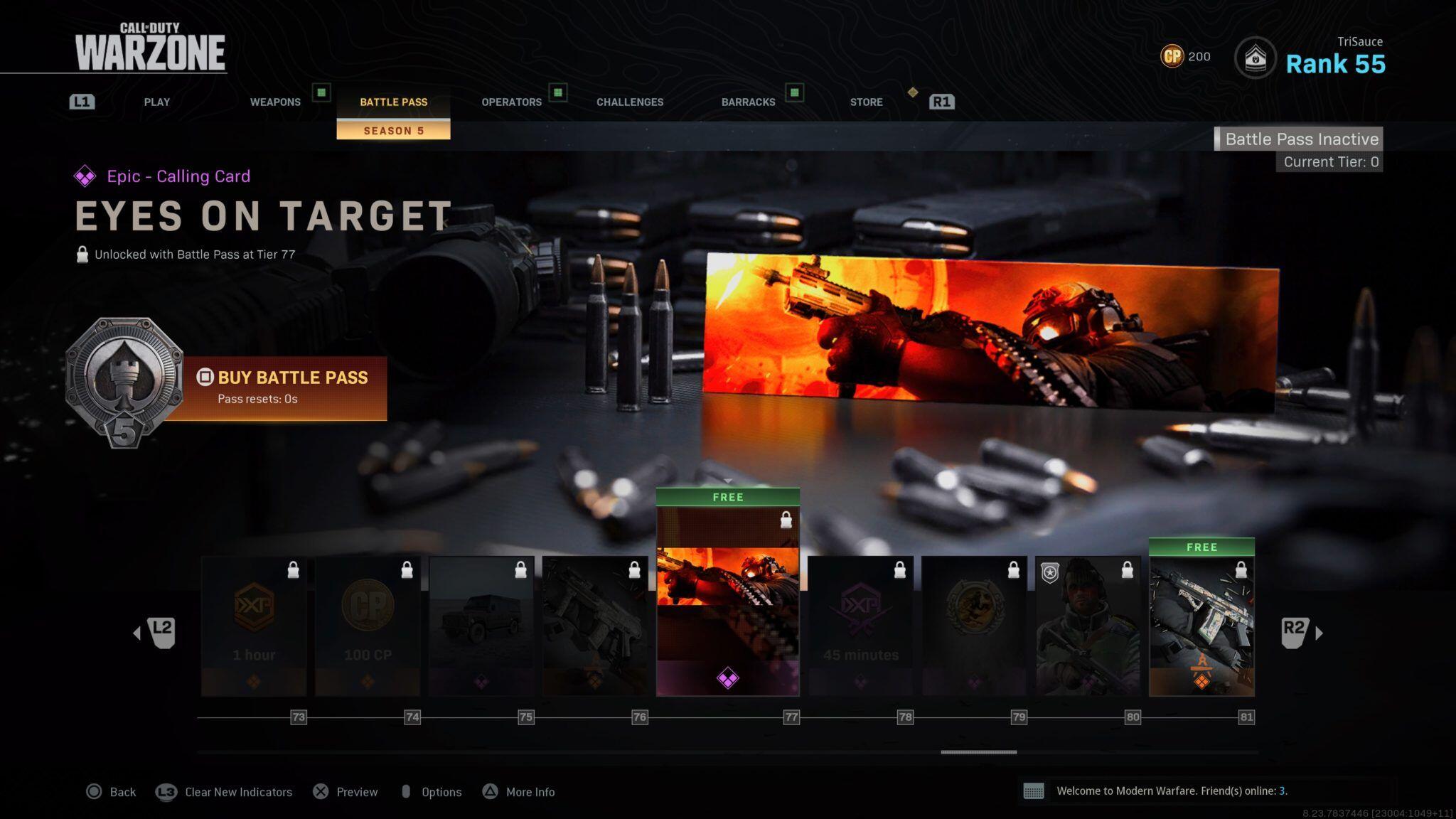
Task: Pick the tier 80 operator skin tile
Action: (x=1088, y=626)
